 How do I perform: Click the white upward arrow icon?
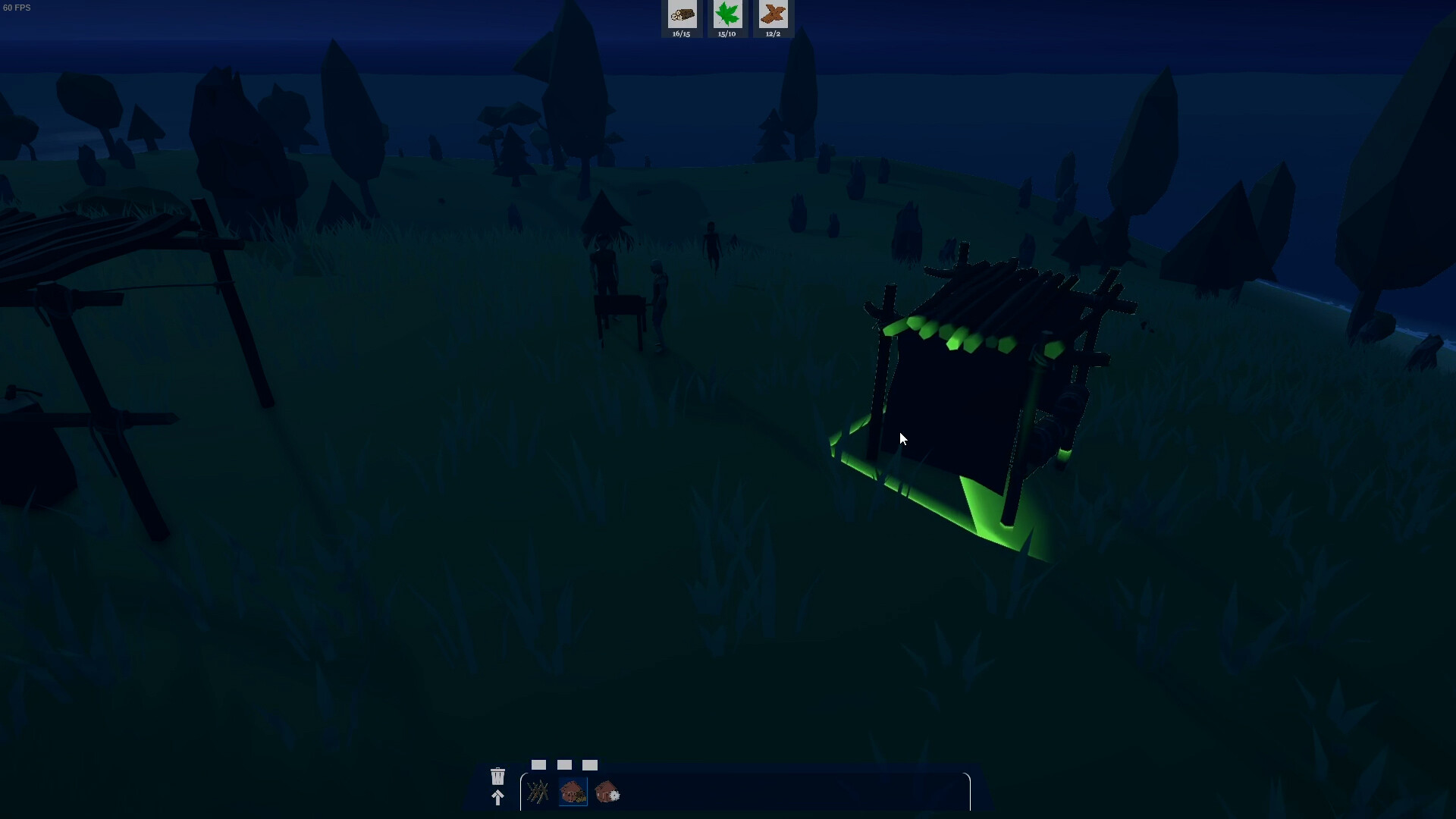tap(497, 799)
